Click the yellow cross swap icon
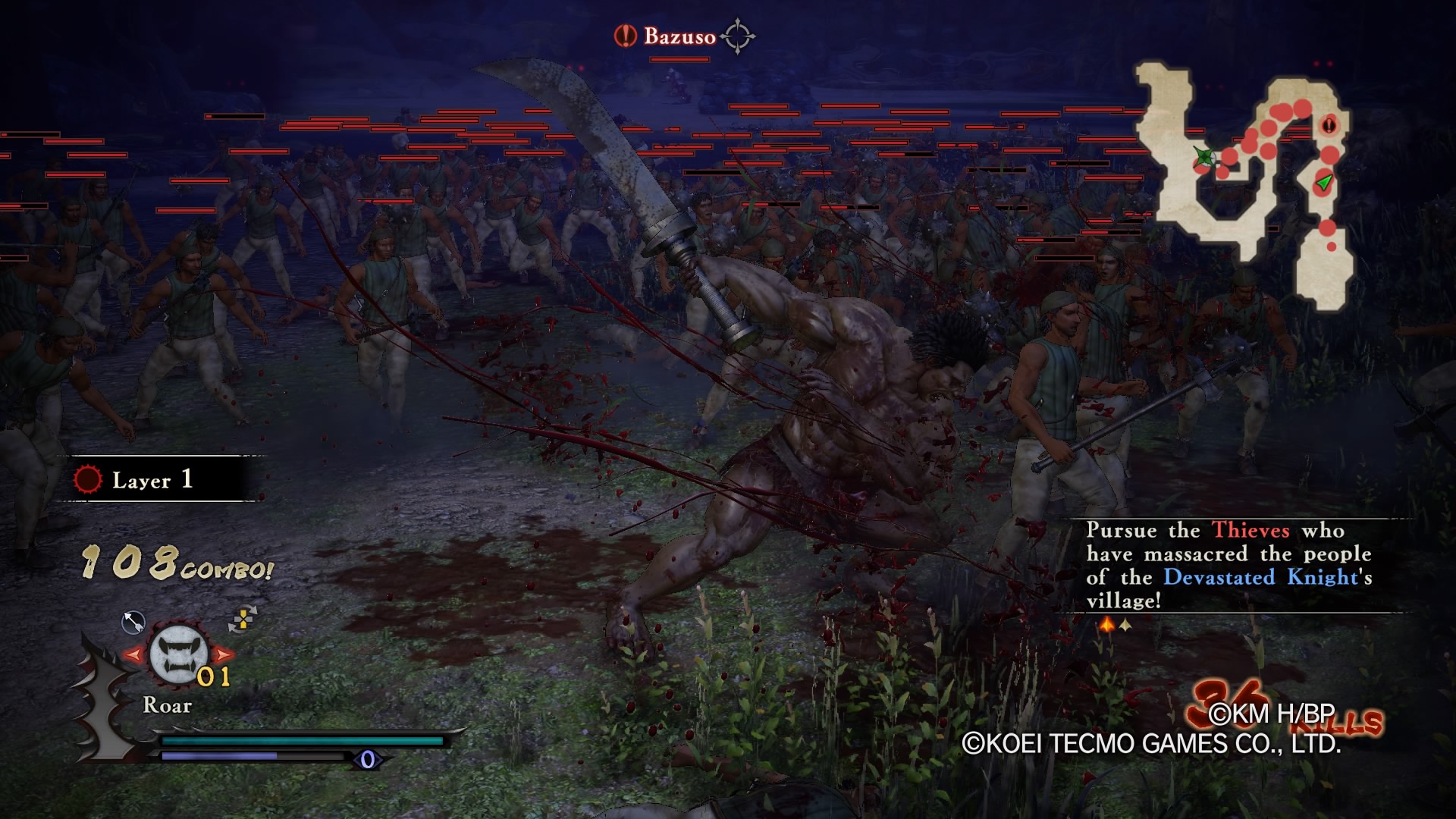The height and width of the screenshot is (819, 1456). [x=243, y=620]
